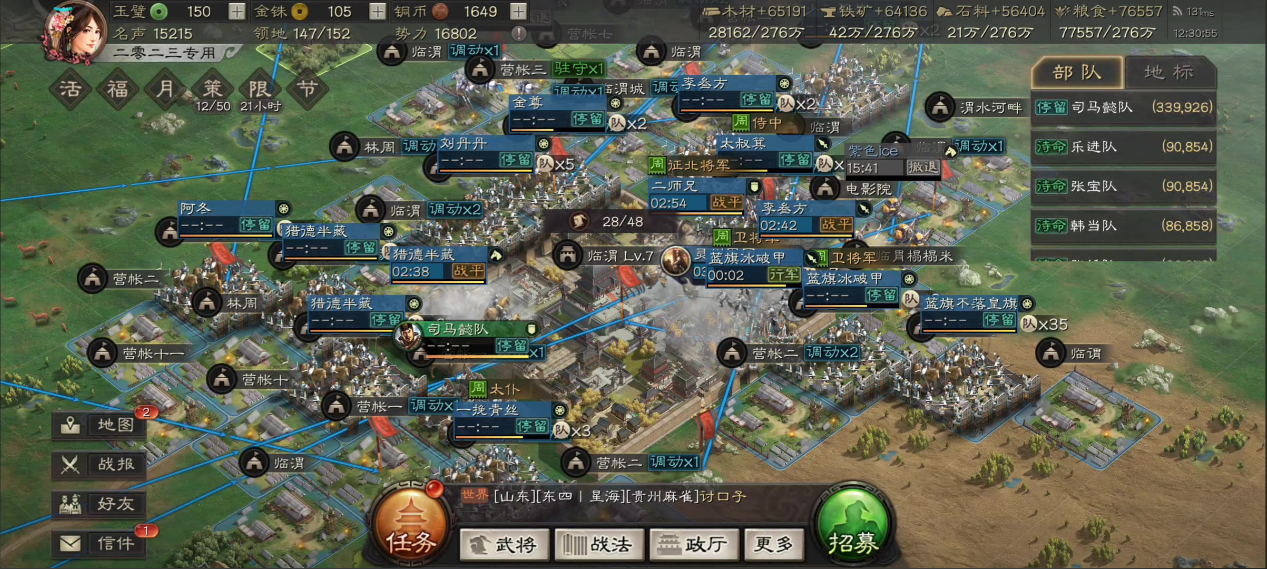Viewport: 1267px width, 569px height.
Task: View the 战报 battle reports
Action: coord(100,464)
